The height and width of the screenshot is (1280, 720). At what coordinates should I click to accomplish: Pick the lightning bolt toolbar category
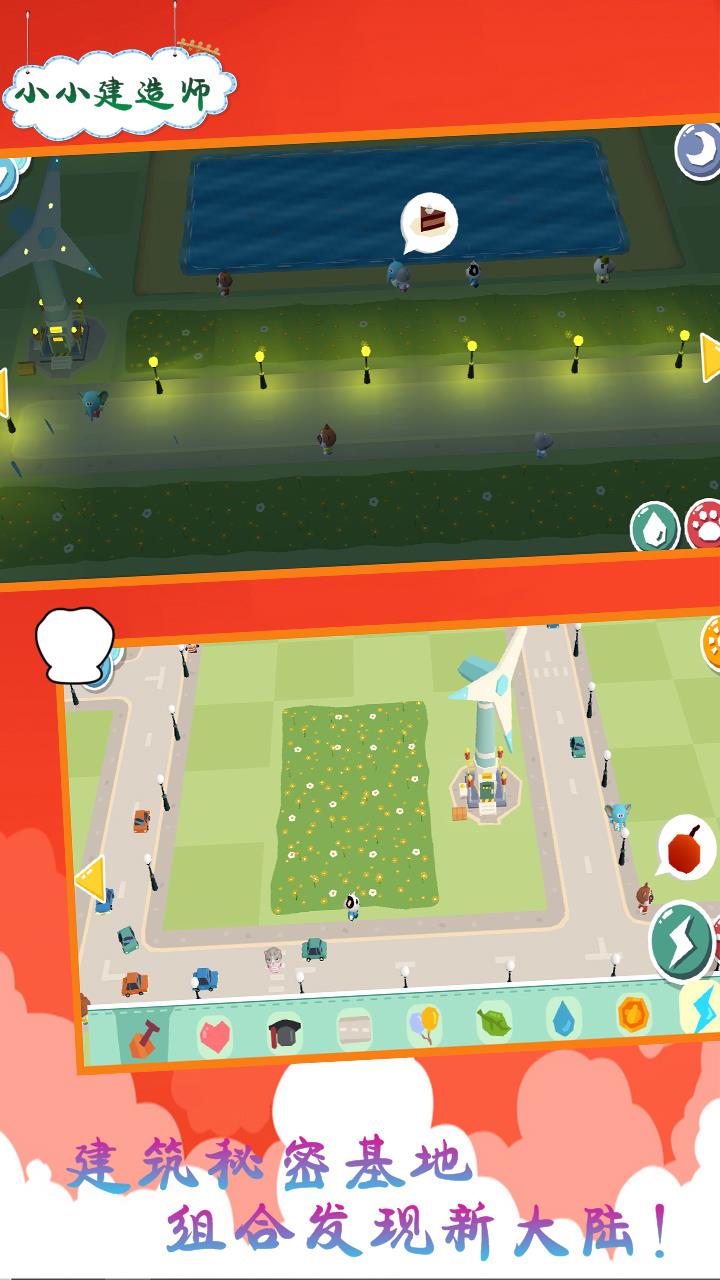tap(699, 1008)
